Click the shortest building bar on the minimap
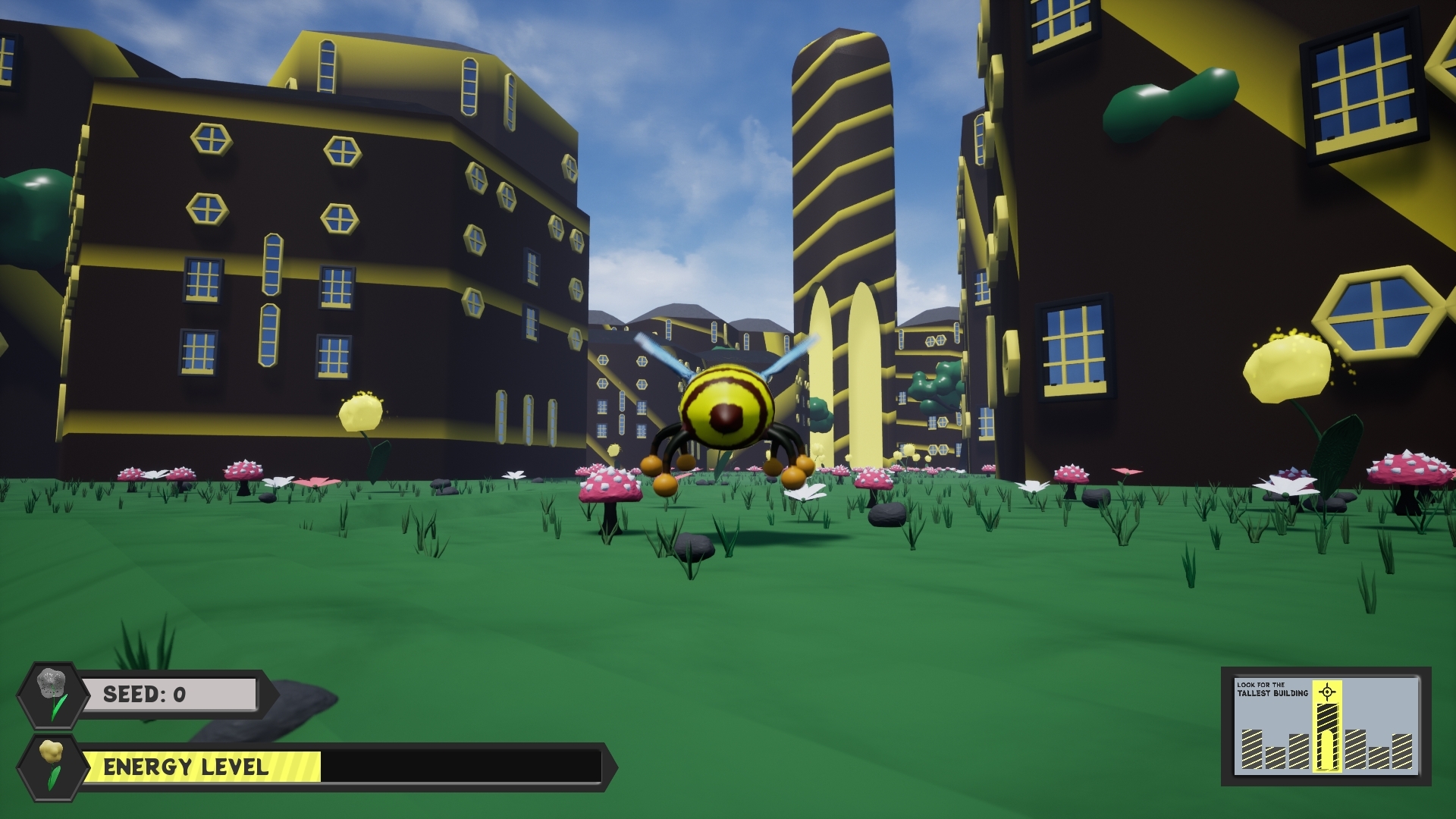This screenshot has width=1456, height=819. (x=1276, y=758)
